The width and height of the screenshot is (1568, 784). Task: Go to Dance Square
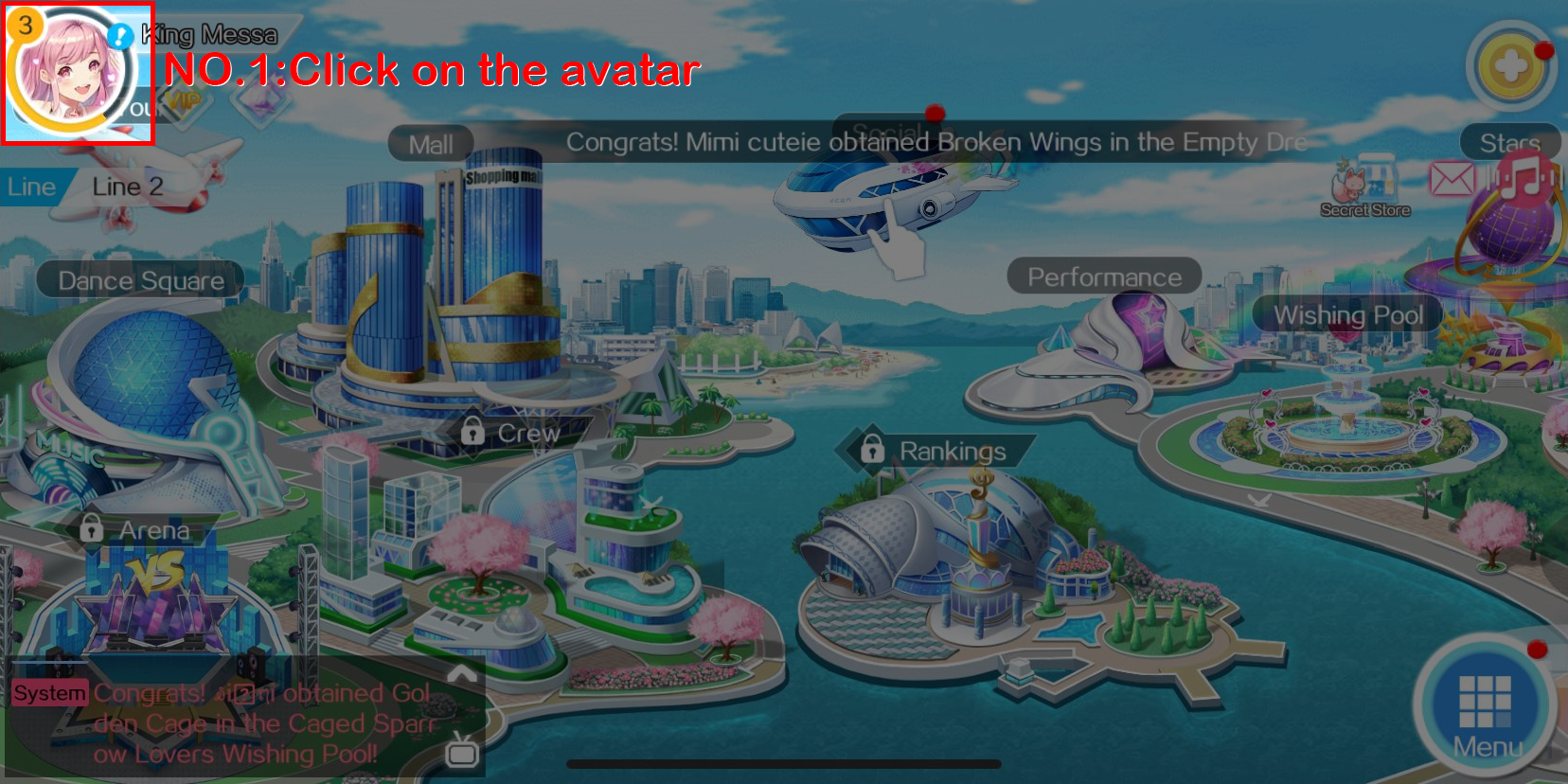click(x=141, y=280)
